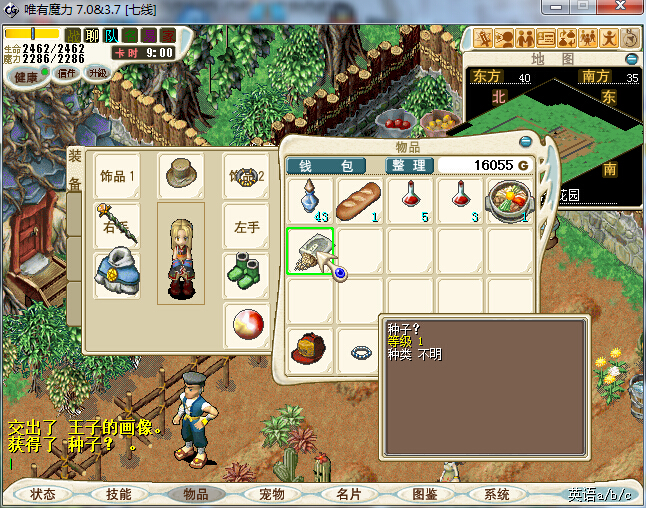Image resolution: width=646 pixels, height=508 pixels.
Task: Select the seed bag item slot
Action: 311,251
